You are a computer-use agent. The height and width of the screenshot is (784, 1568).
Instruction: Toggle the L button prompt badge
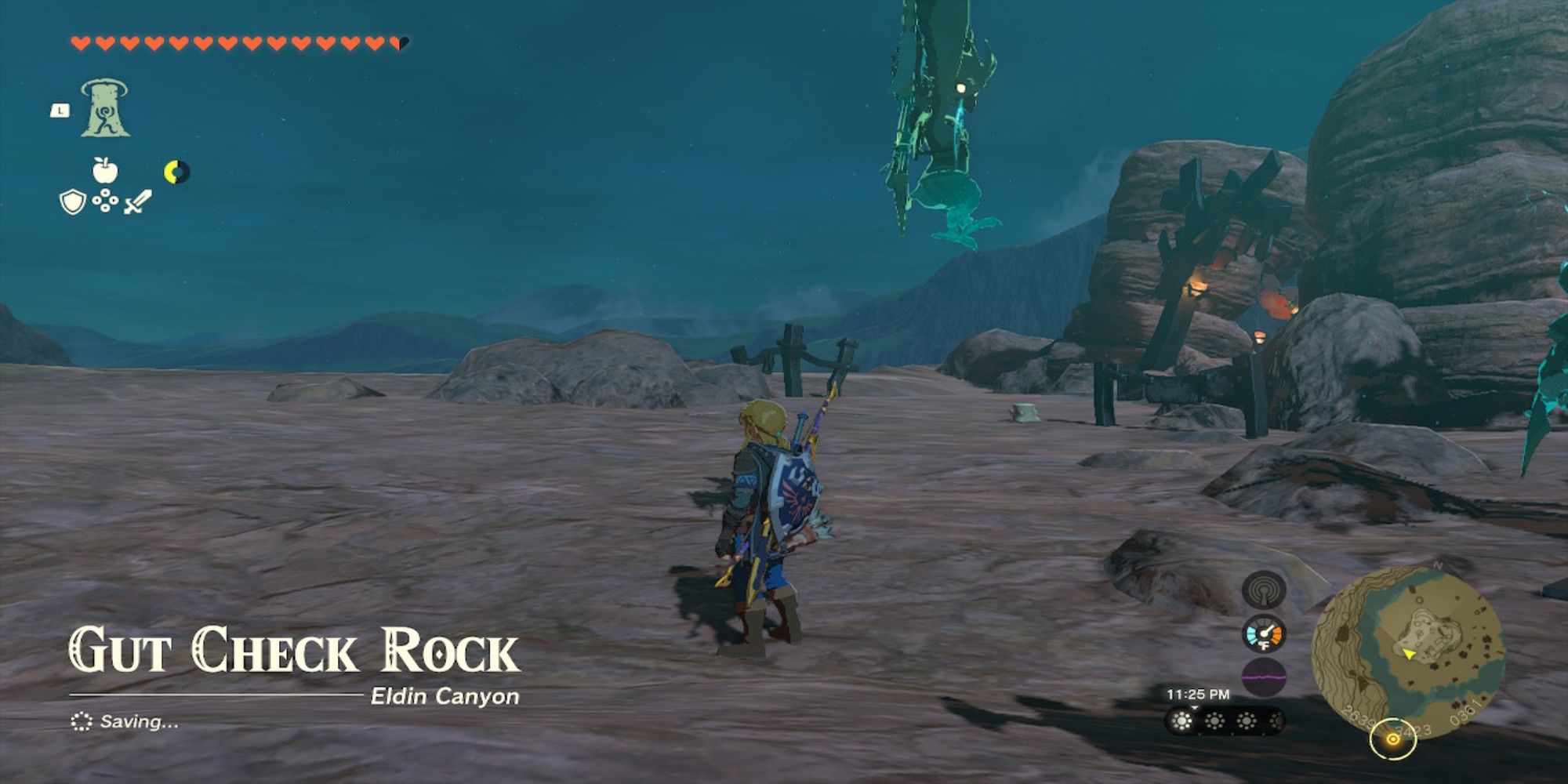(60, 112)
